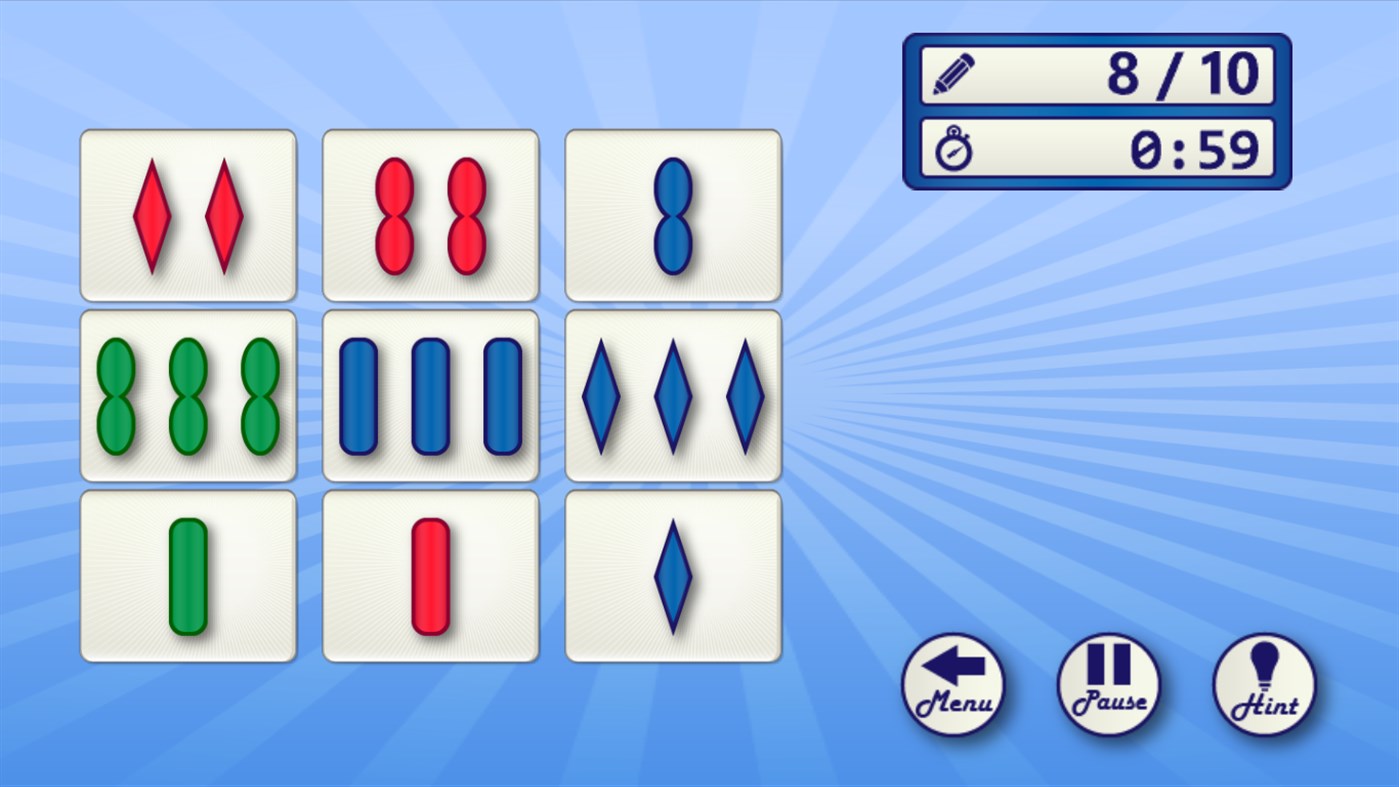The image size is (1399, 787).
Task: Select the single red pill card
Action: [430, 572]
